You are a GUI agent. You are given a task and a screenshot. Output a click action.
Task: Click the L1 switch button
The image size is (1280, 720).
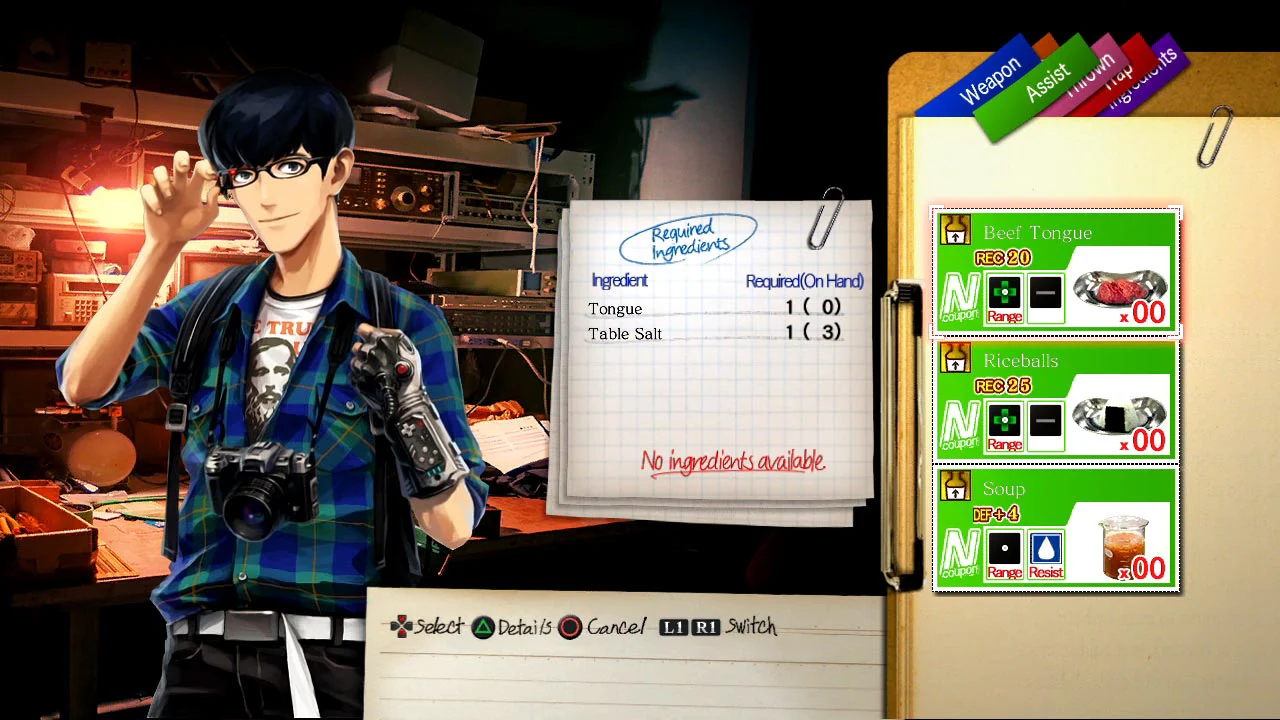(672, 627)
